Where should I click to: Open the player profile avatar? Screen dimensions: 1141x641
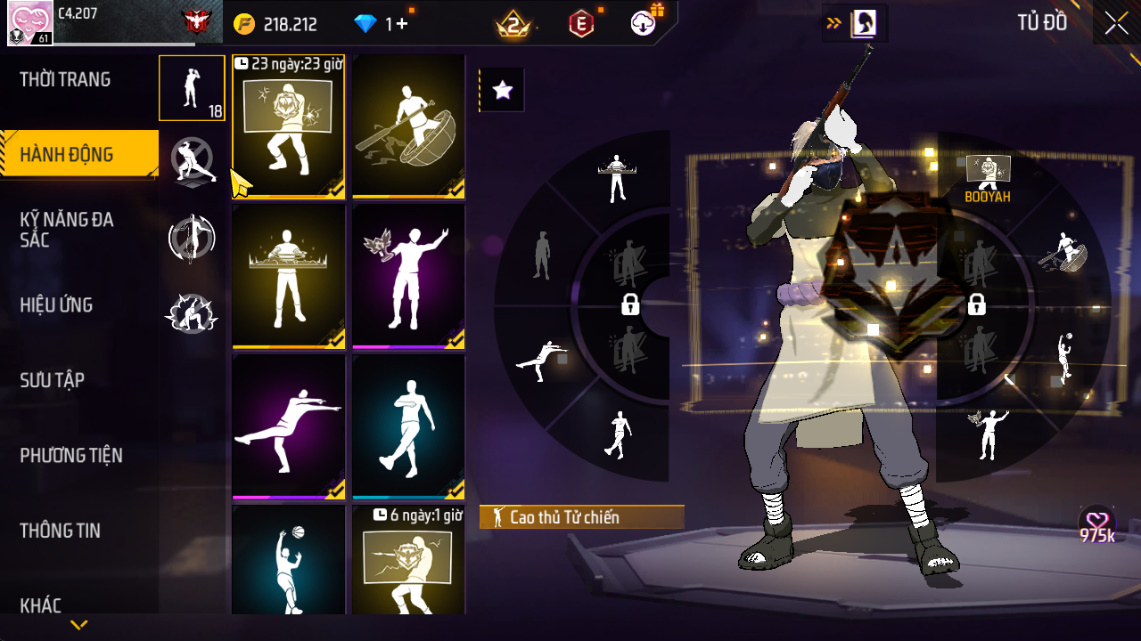[x=25, y=22]
